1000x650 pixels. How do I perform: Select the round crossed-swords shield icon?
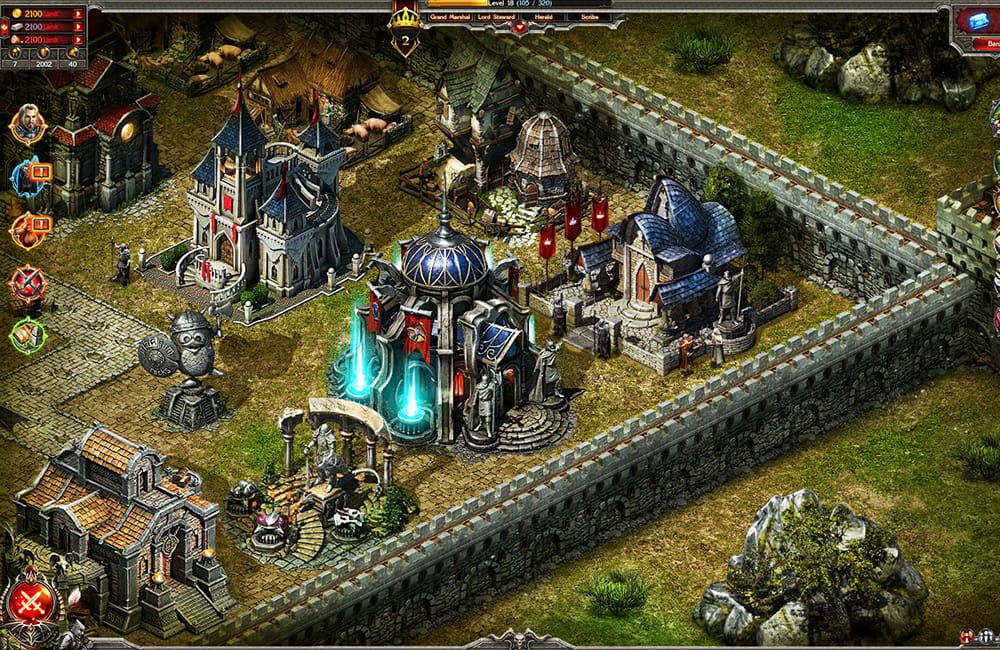click(27, 285)
